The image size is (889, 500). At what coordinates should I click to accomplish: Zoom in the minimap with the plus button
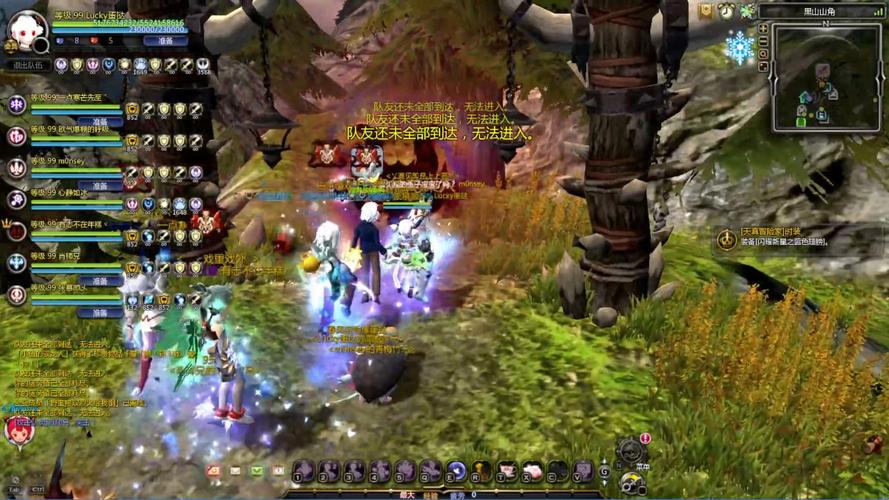point(763,28)
